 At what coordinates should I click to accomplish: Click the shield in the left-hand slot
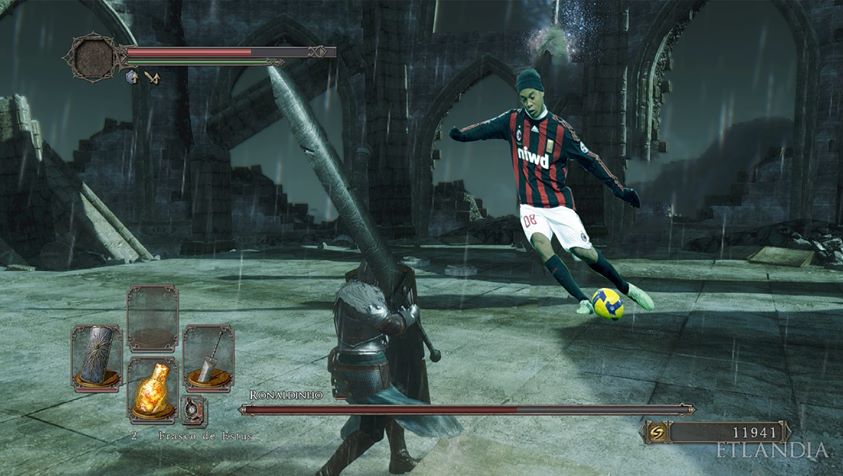pos(96,357)
